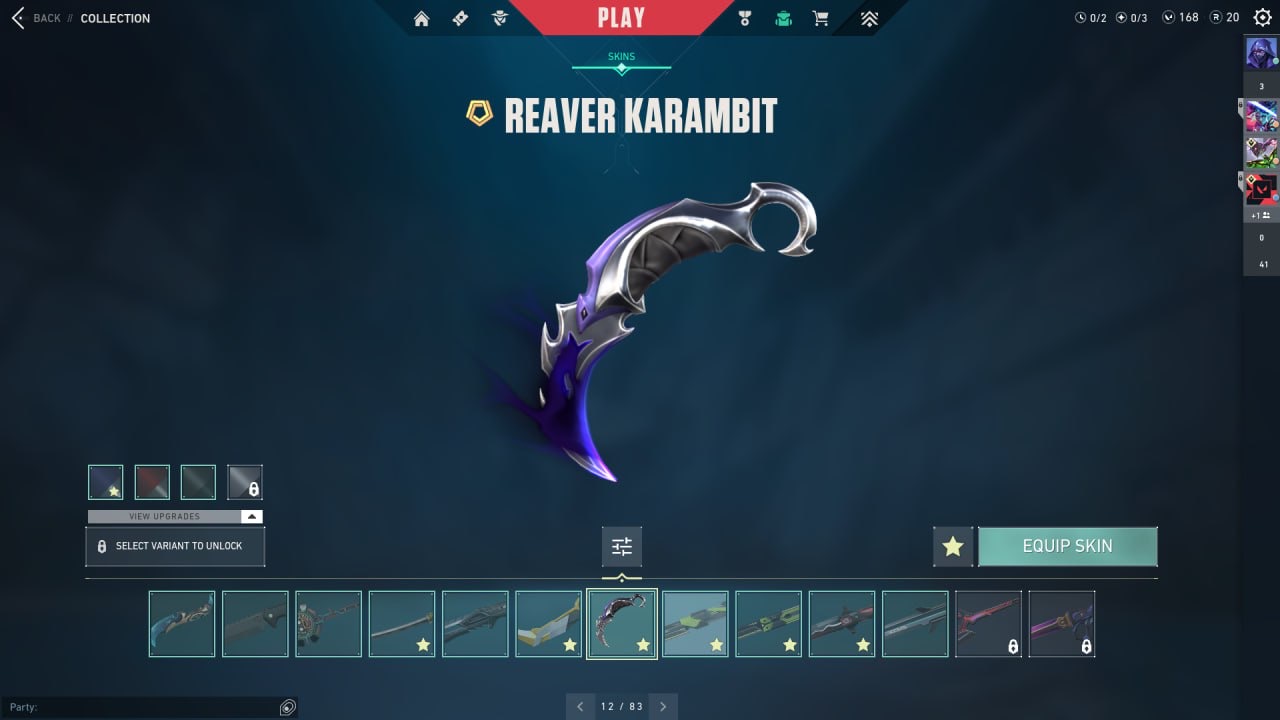Open the Home tab icon
The height and width of the screenshot is (720, 1280).
pyautogui.click(x=422, y=18)
